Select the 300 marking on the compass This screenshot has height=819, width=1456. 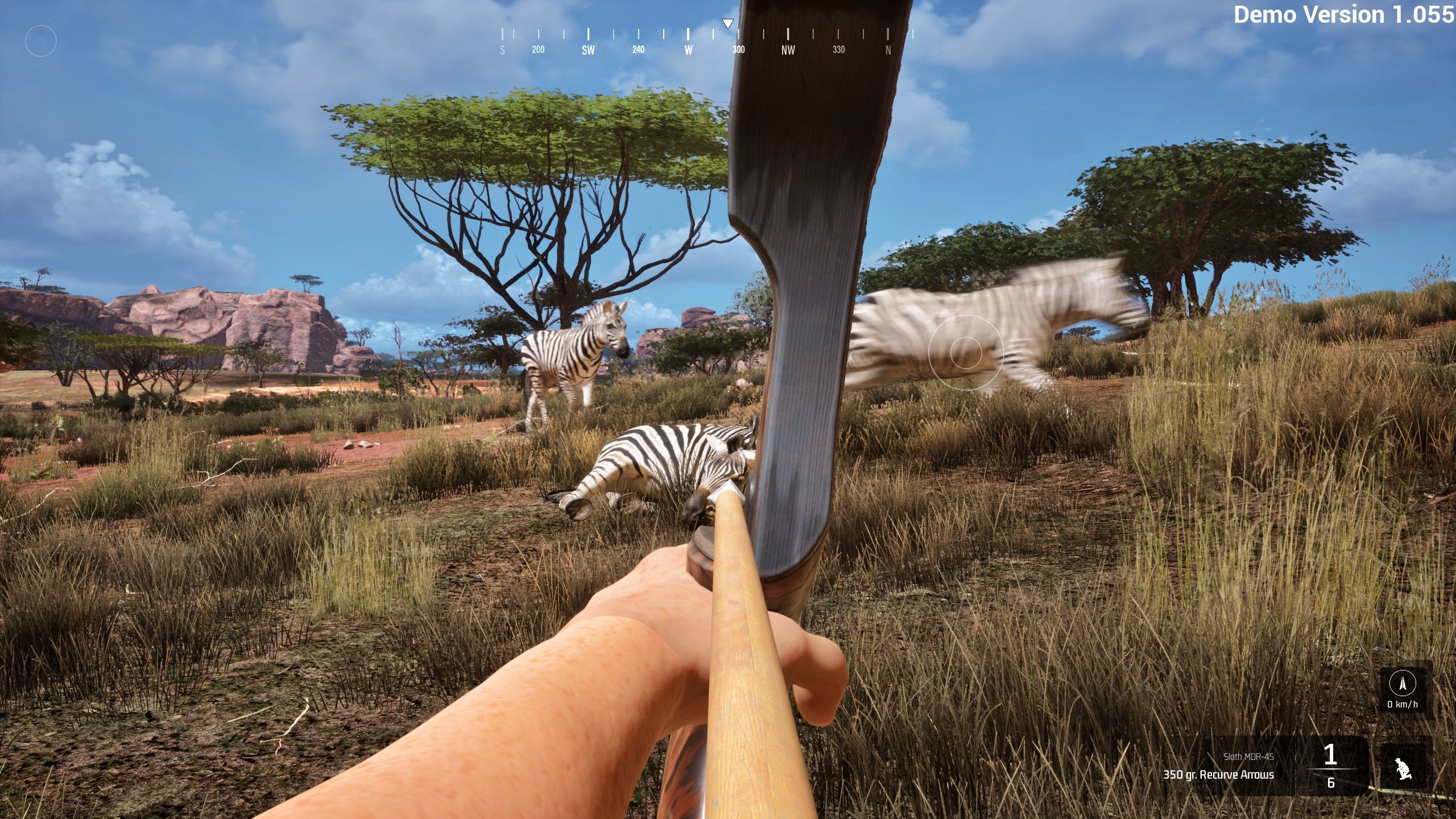point(738,50)
